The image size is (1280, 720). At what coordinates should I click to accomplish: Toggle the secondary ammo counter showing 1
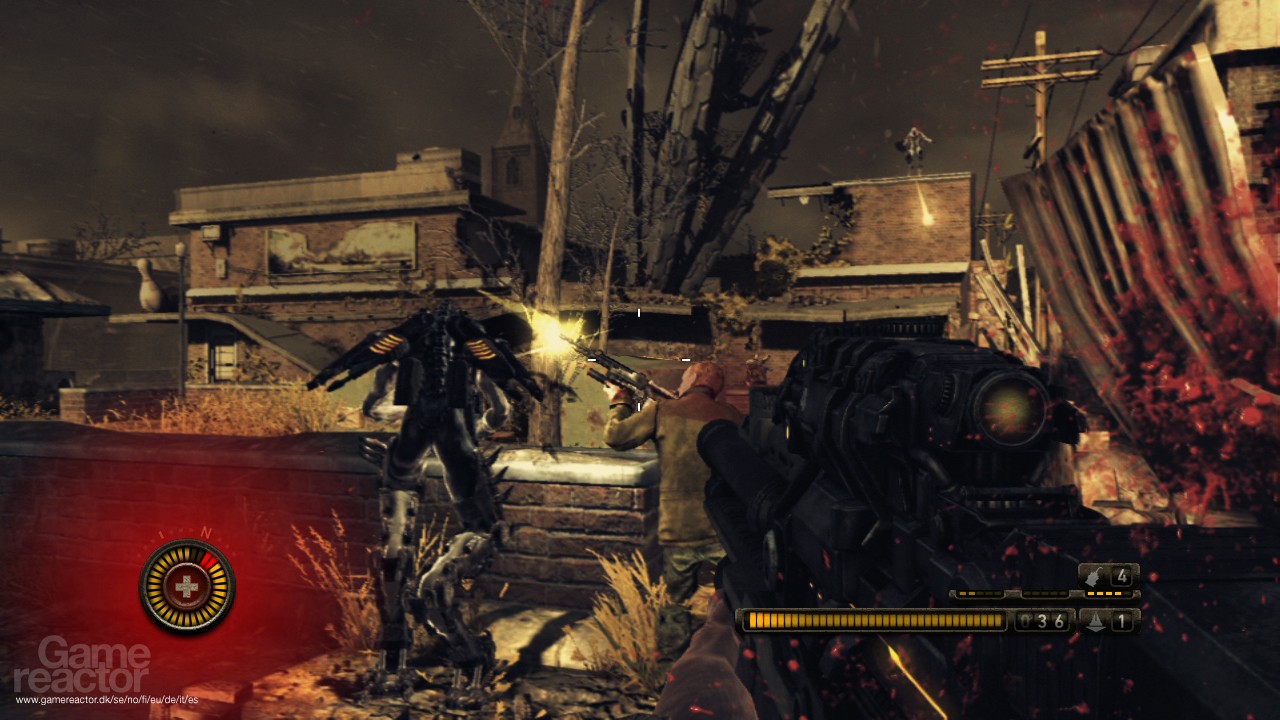click(1122, 621)
